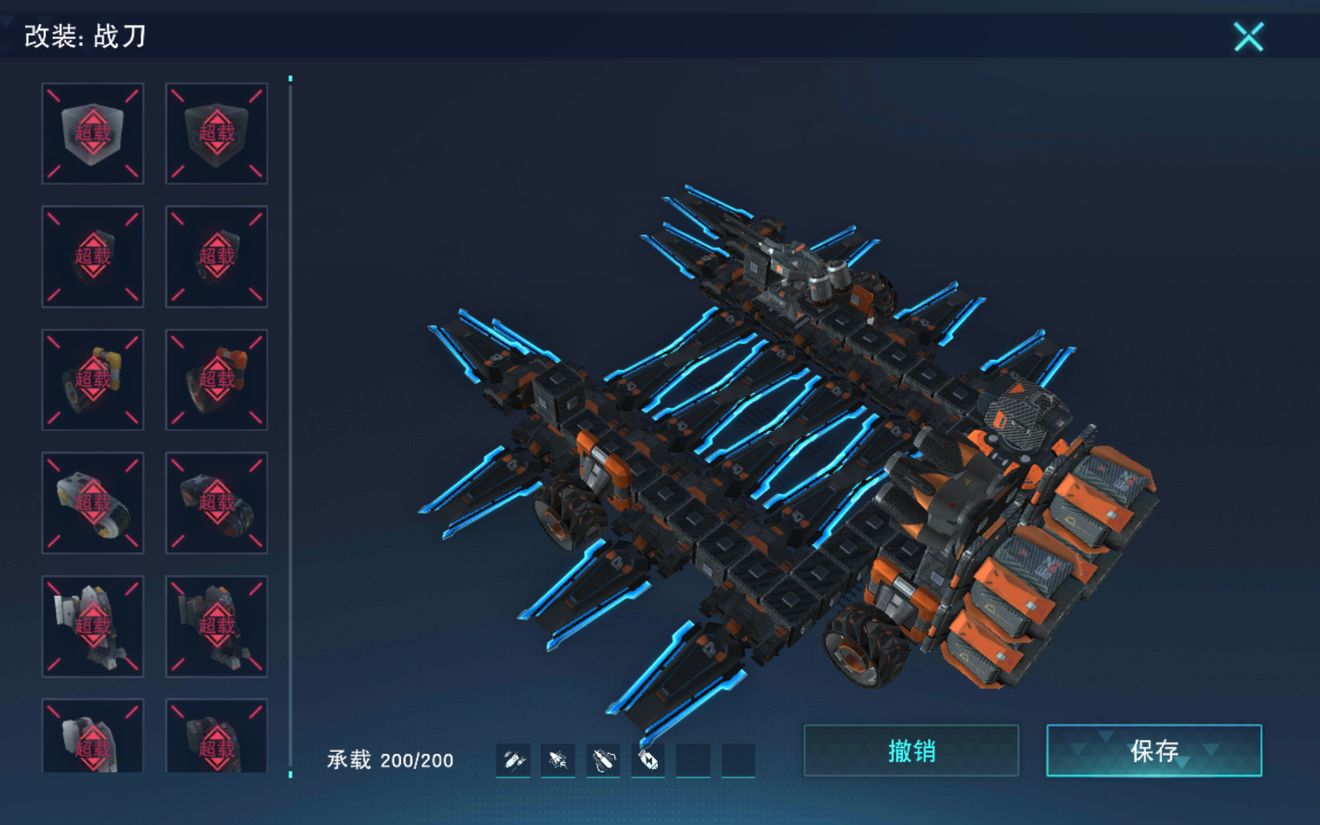
Task: Select the white mechanical leg part
Action: (x=93, y=626)
